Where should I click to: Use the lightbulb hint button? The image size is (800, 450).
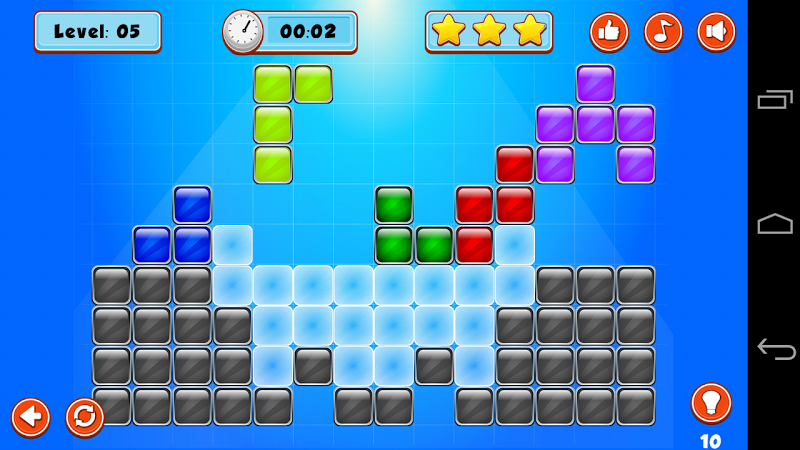click(x=711, y=403)
